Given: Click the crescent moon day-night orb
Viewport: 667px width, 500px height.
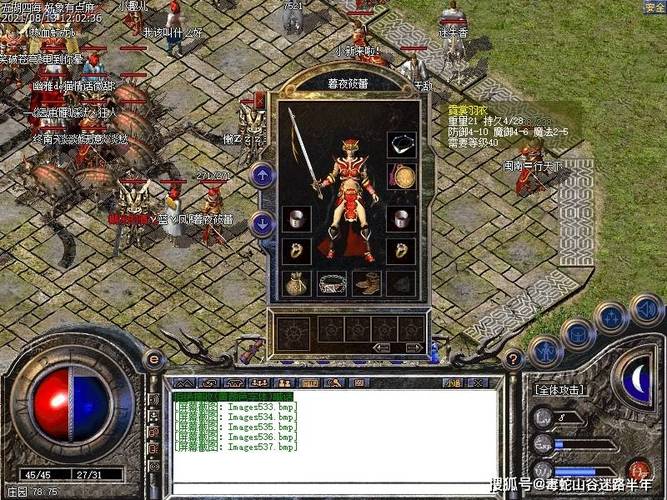Looking at the screenshot, I should point(637,382).
